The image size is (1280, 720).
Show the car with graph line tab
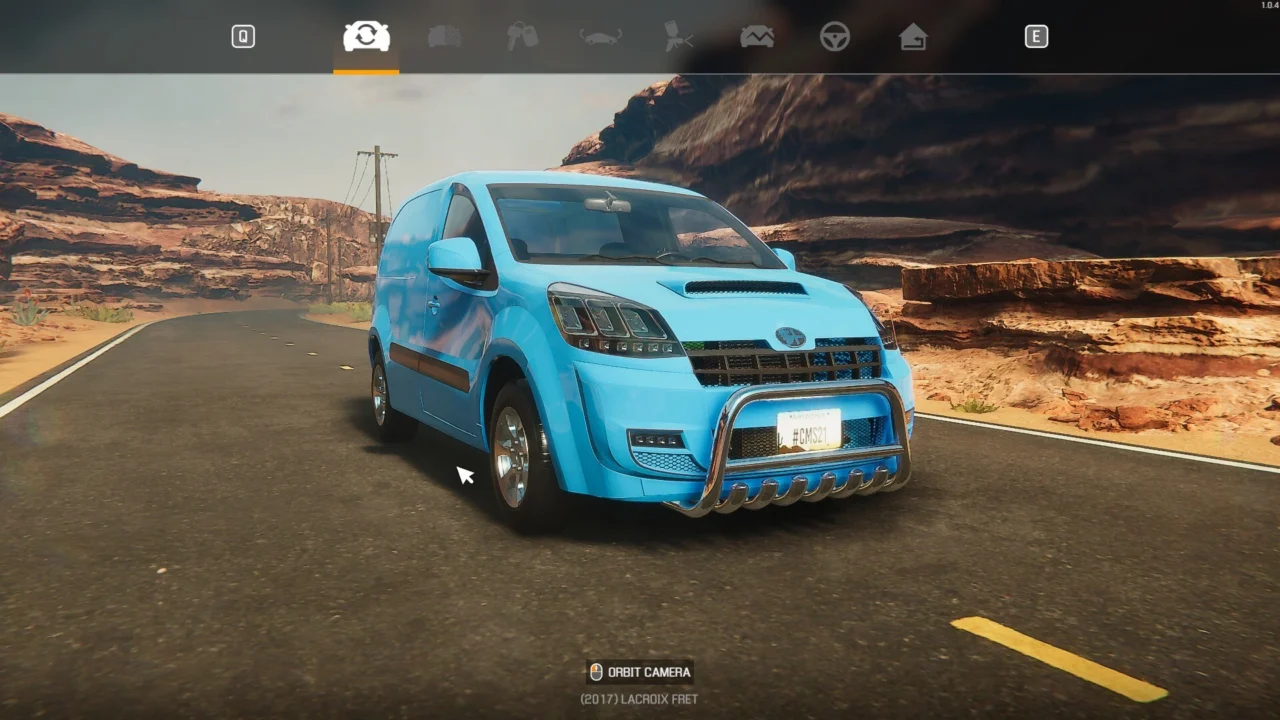(x=757, y=37)
